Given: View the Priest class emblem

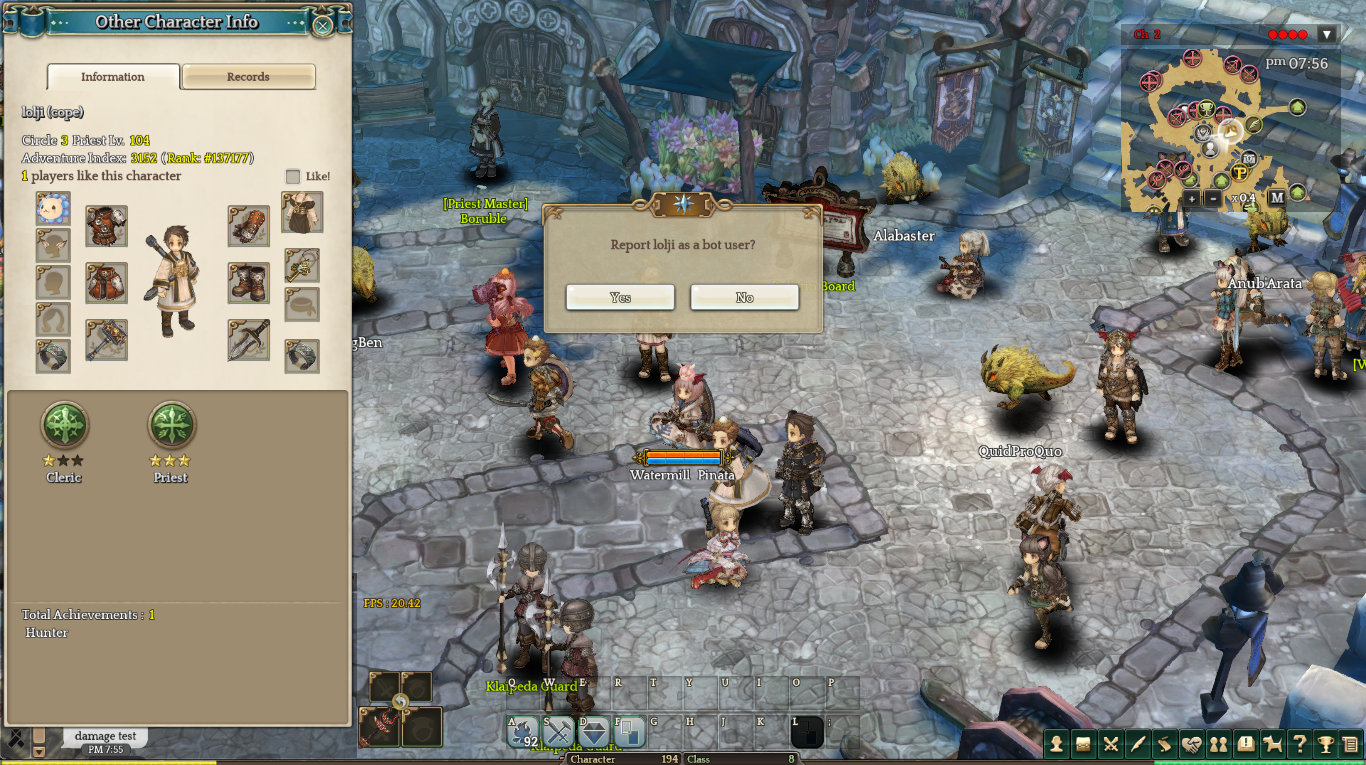Looking at the screenshot, I should [x=171, y=425].
